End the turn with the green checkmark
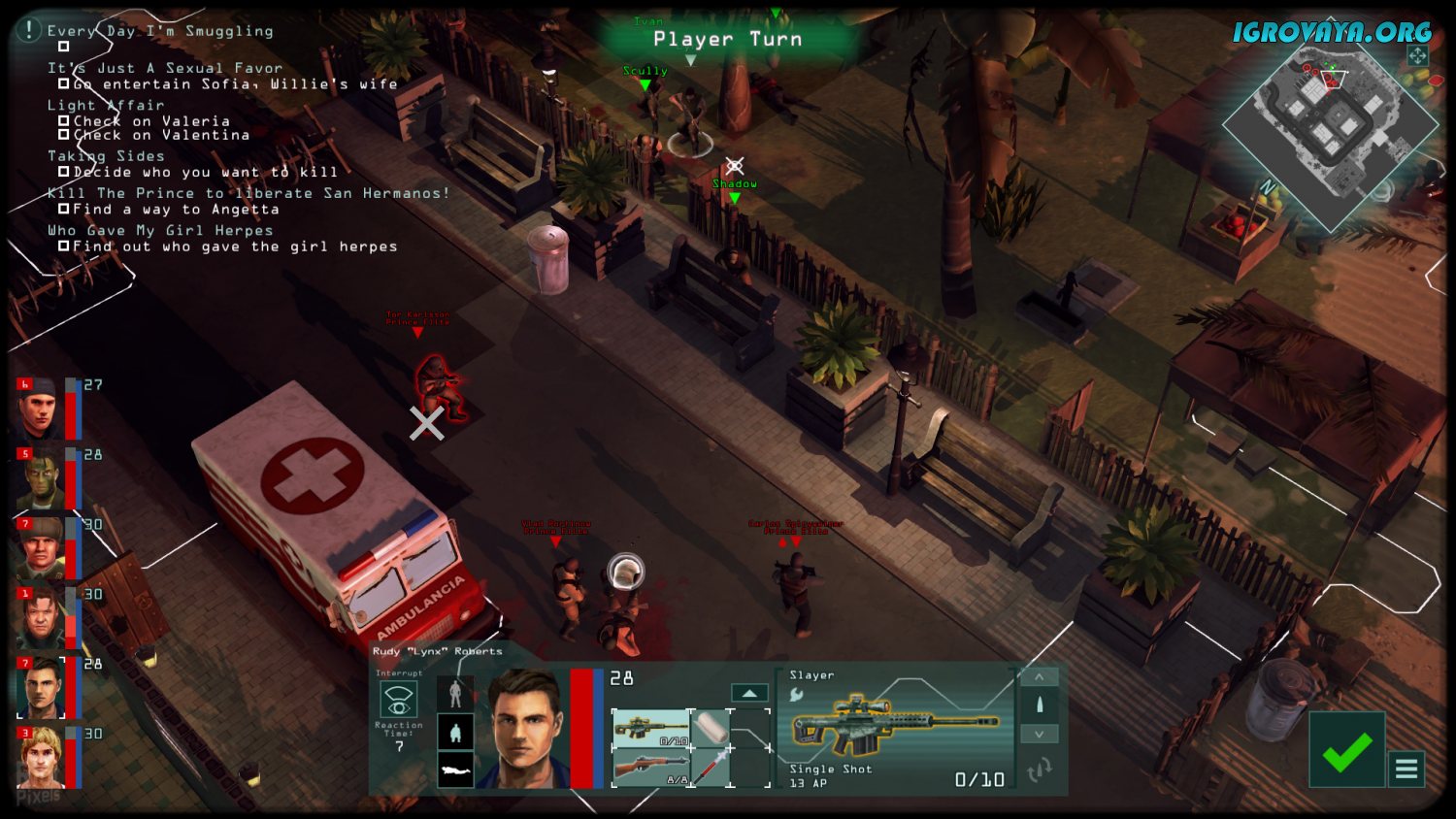Viewport: 1456px width, 819px height. click(x=1346, y=750)
